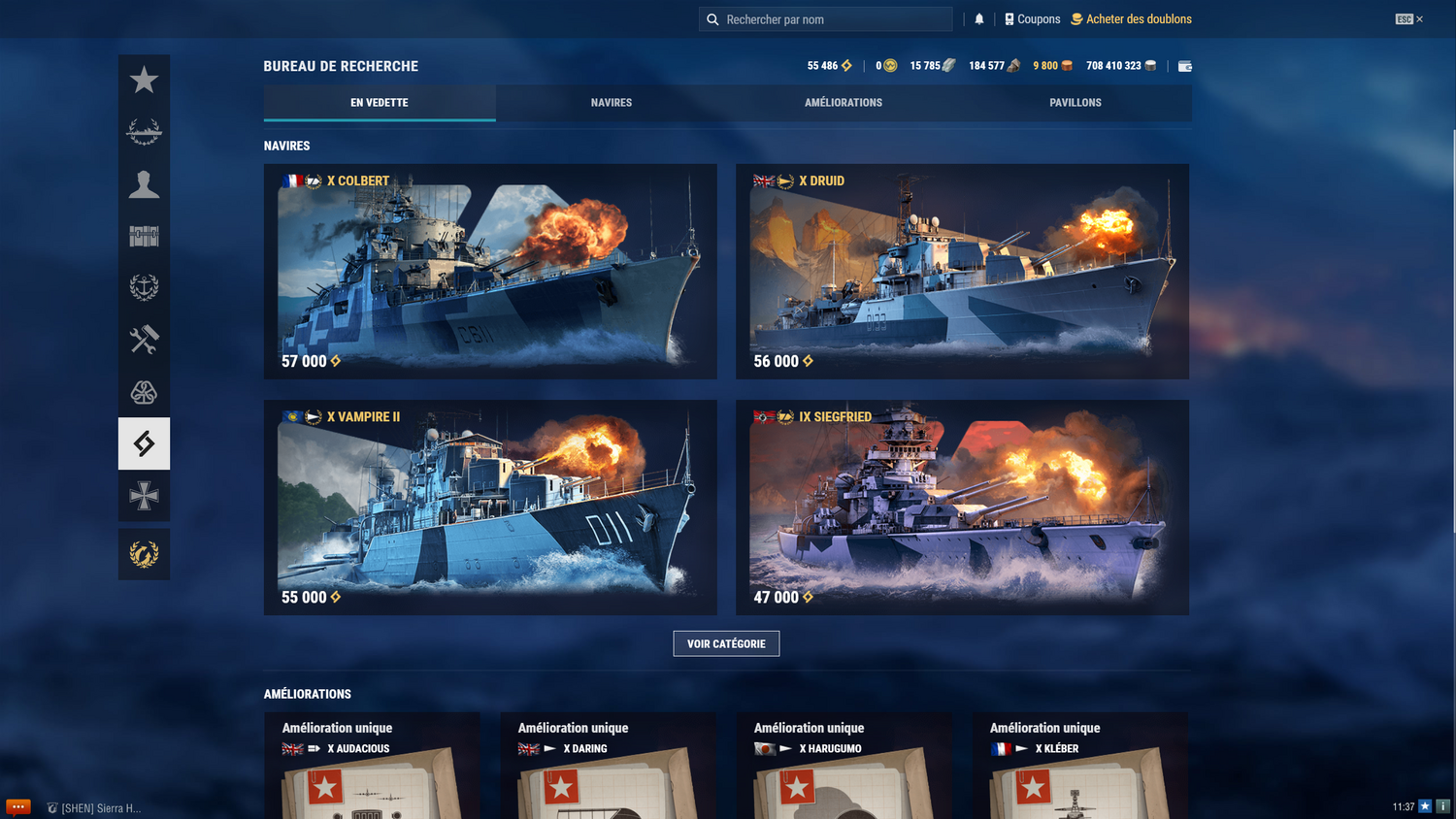This screenshot has height=819, width=1456.
Task: Open the containers icon in the sidebar
Action: pos(144,235)
